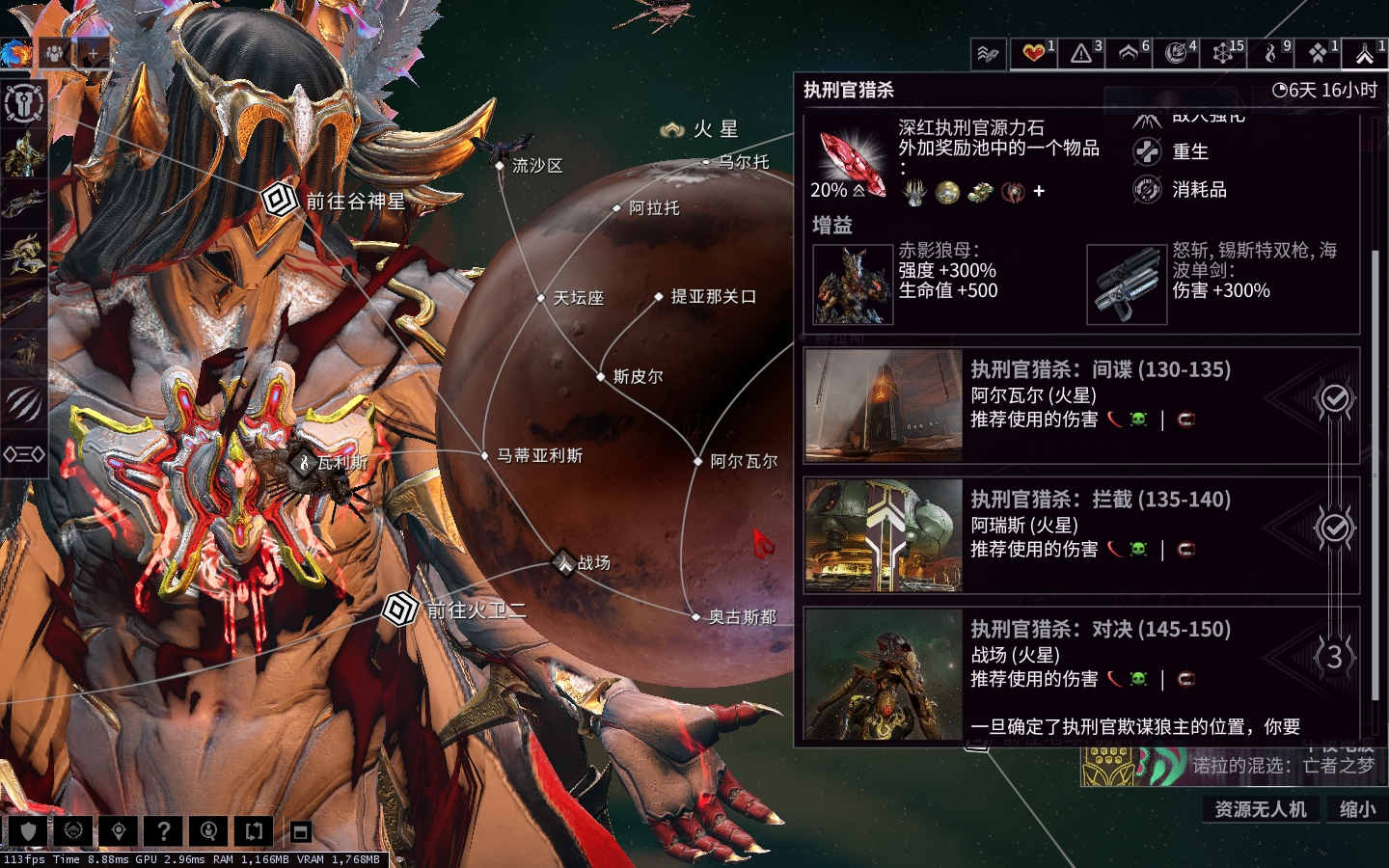Open the red heart event tab
Image resolution: width=1389 pixels, height=868 pixels.
click(x=1034, y=53)
